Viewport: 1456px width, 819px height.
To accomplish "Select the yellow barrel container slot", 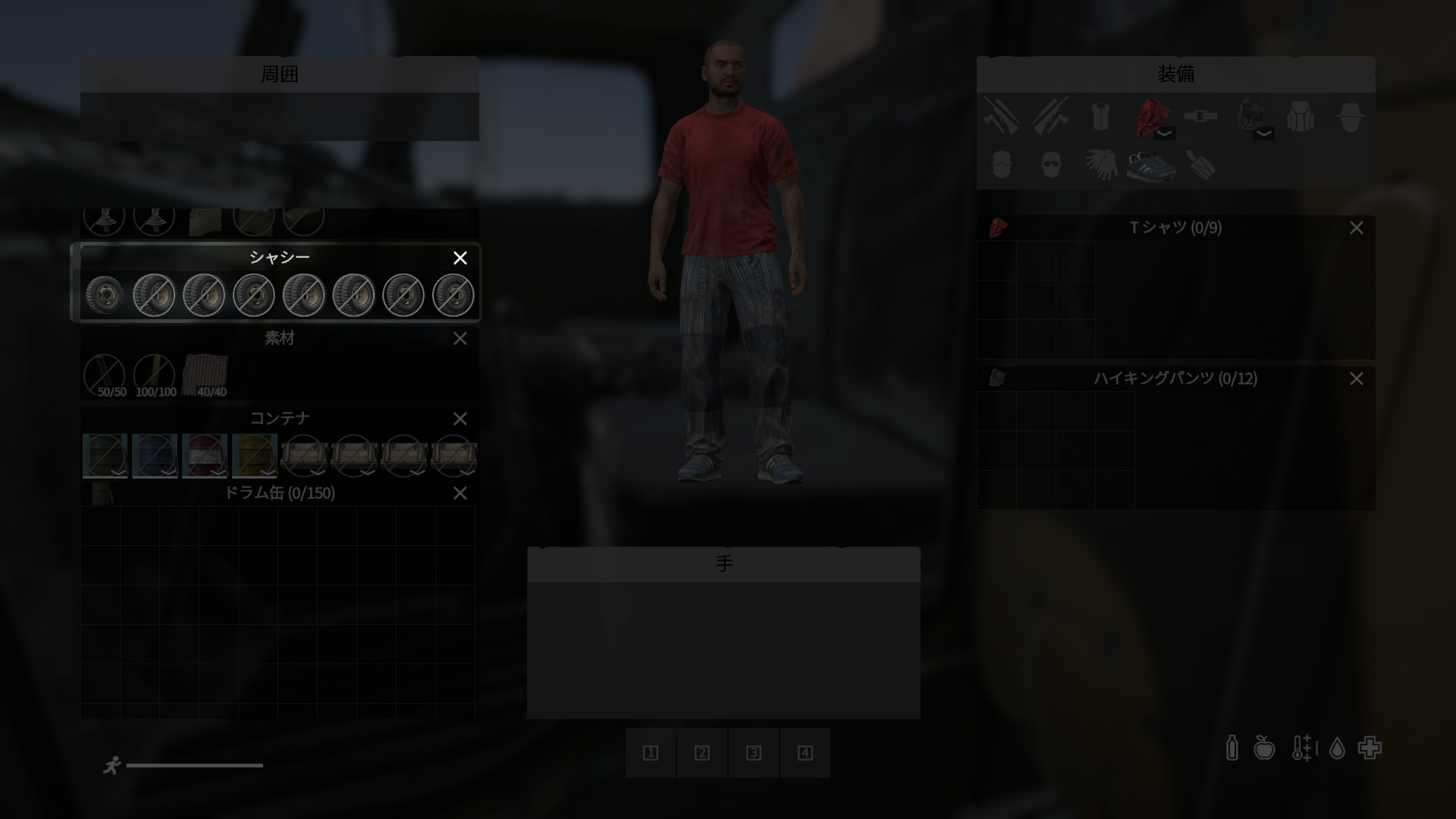I will 254,455.
